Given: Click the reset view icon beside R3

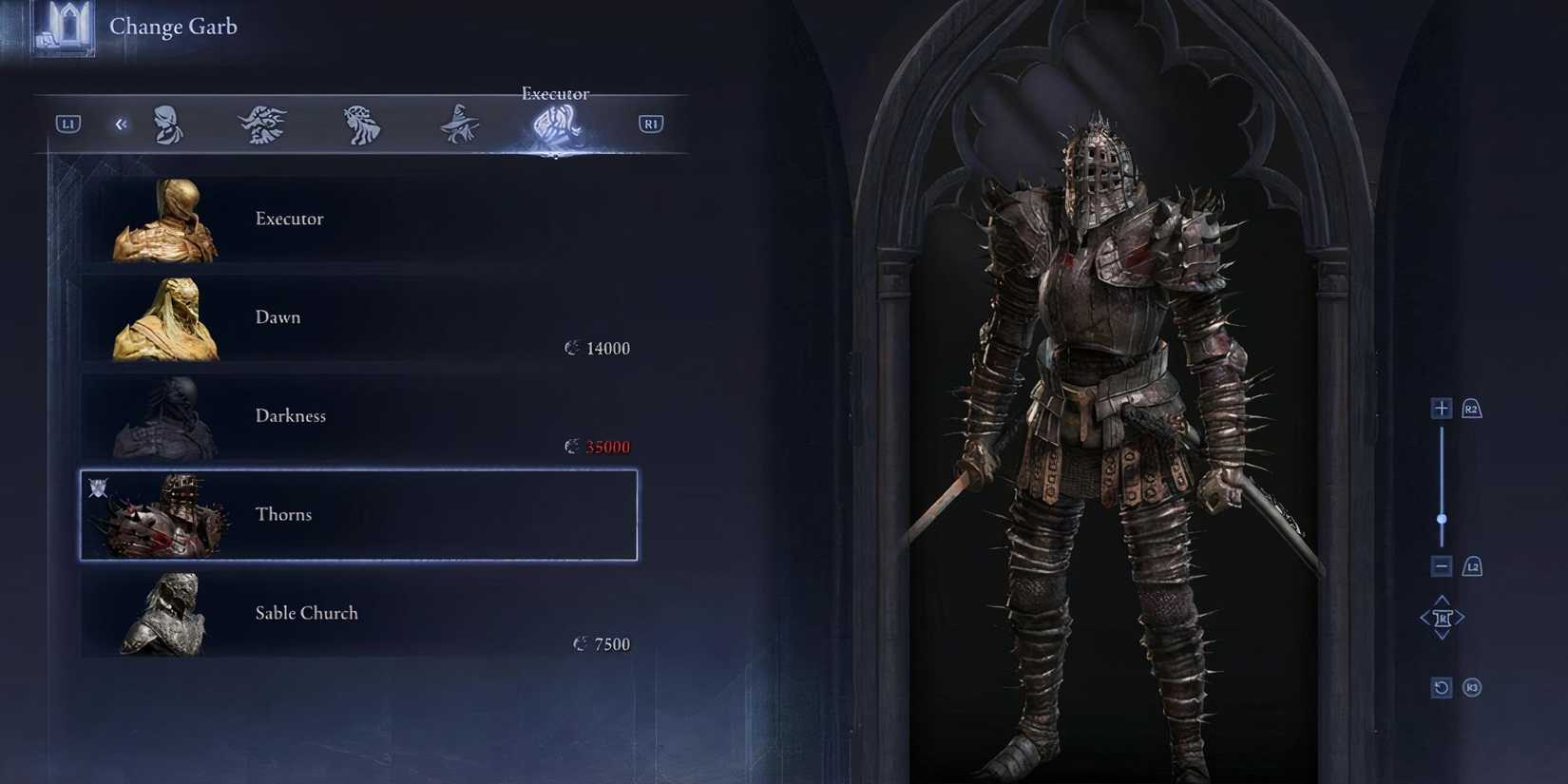Looking at the screenshot, I should (x=1441, y=686).
